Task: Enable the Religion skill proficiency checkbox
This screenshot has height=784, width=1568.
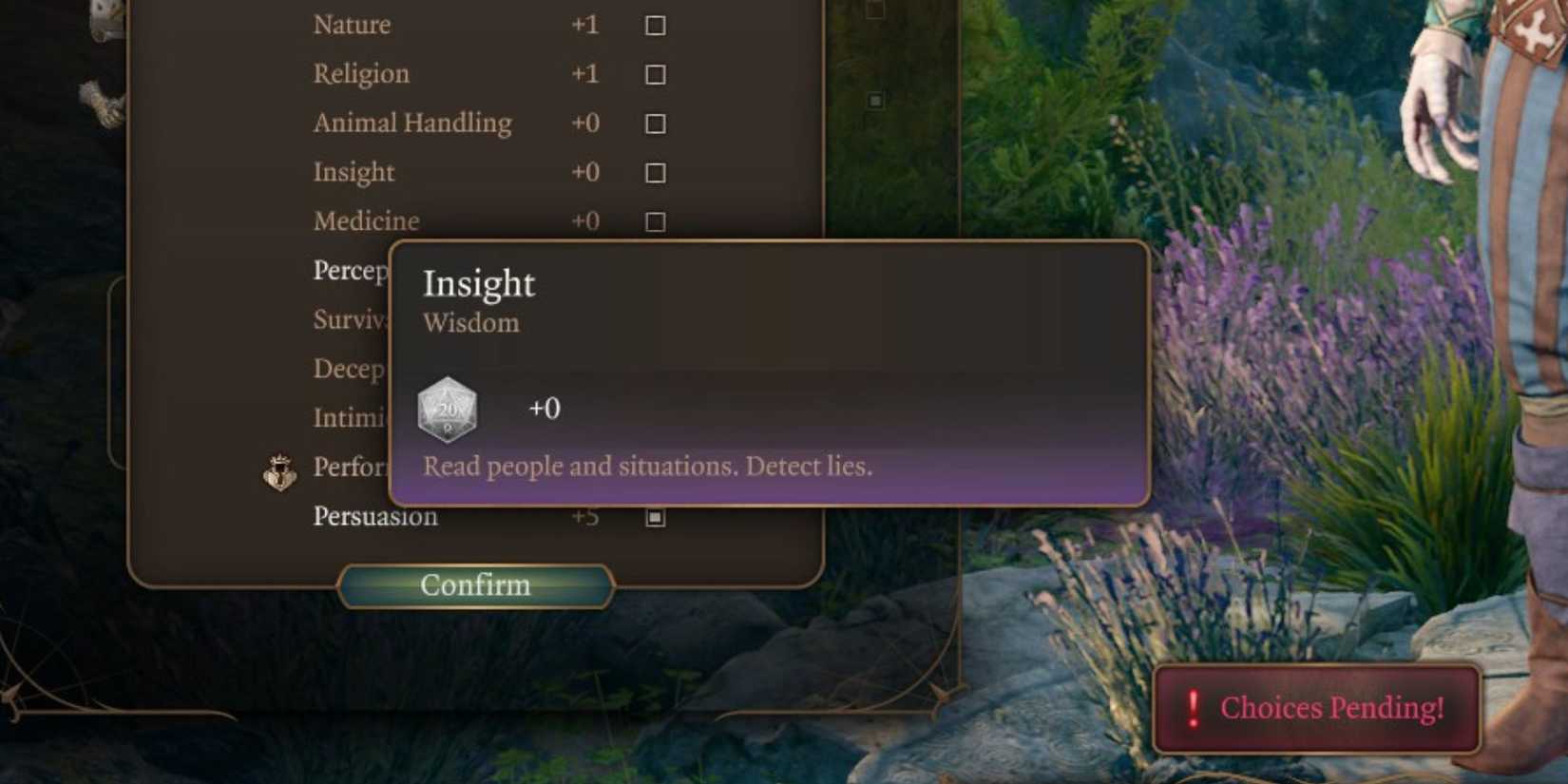Action: pyautogui.click(x=655, y=74)
